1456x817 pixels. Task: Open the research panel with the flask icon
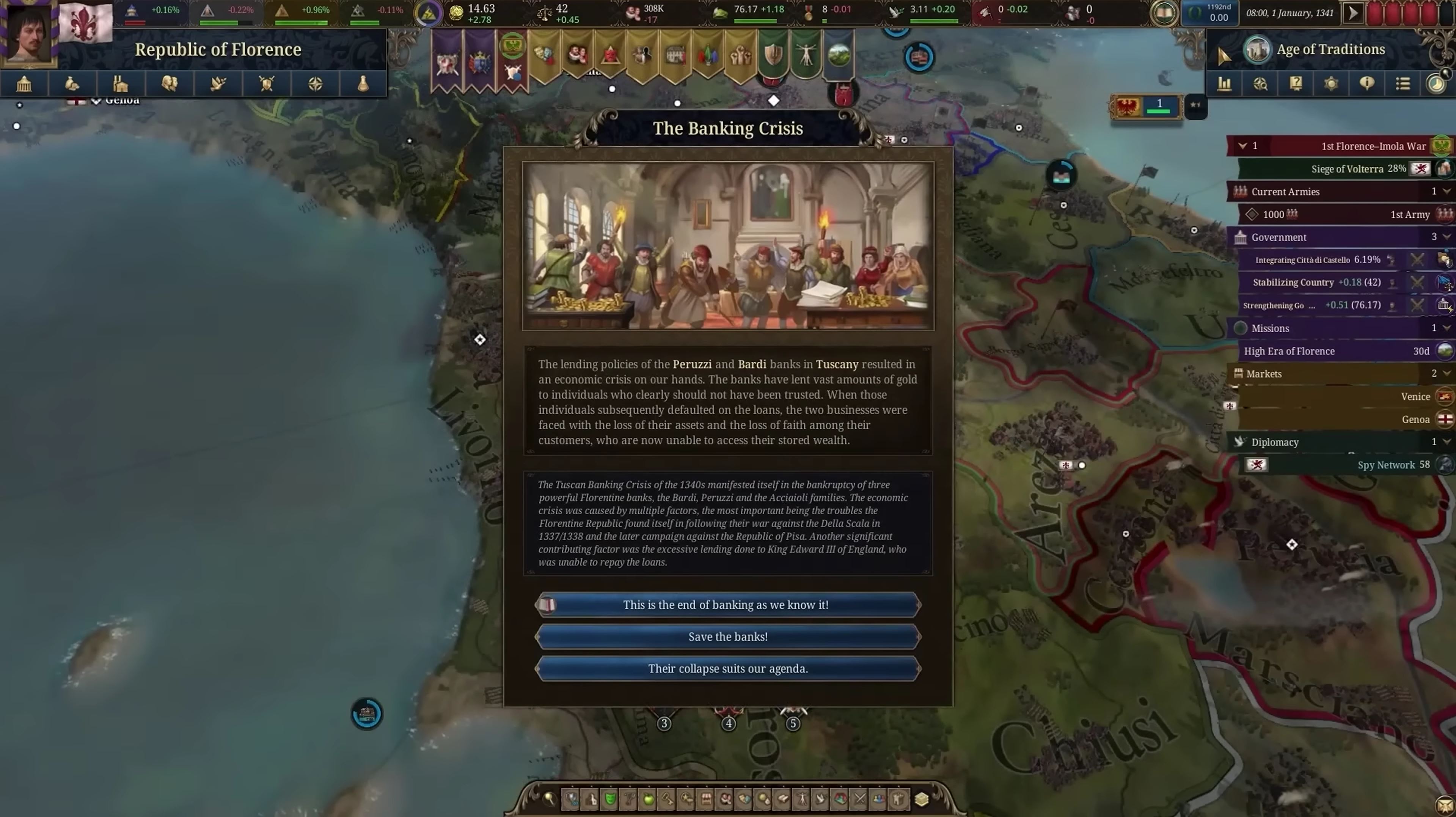[x=363, y=84]
